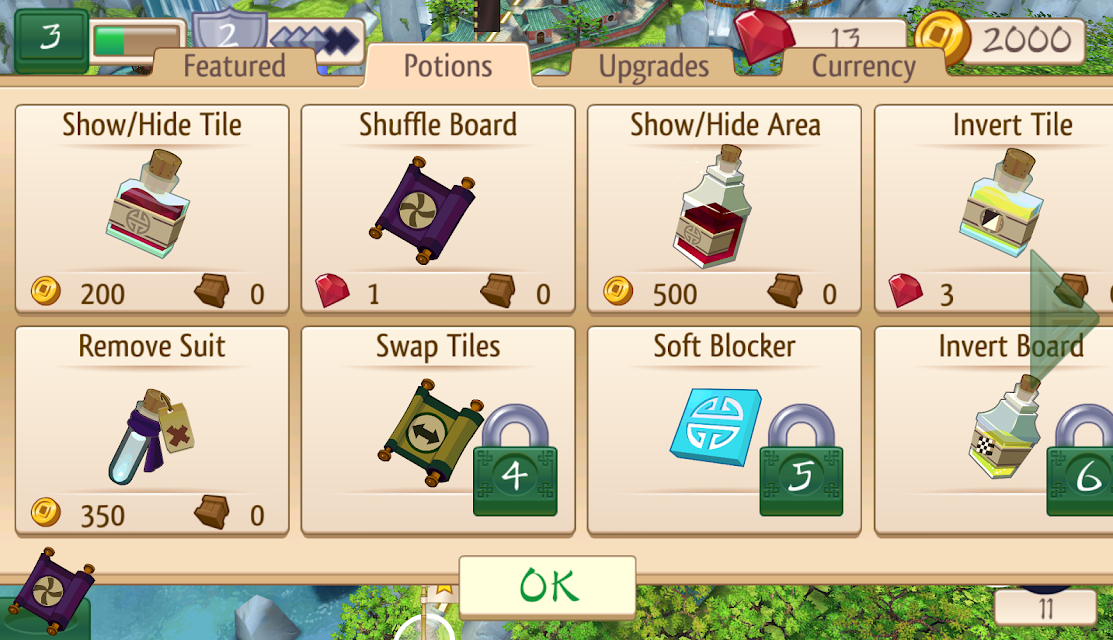Go to the Currency tab

(863, 67)
